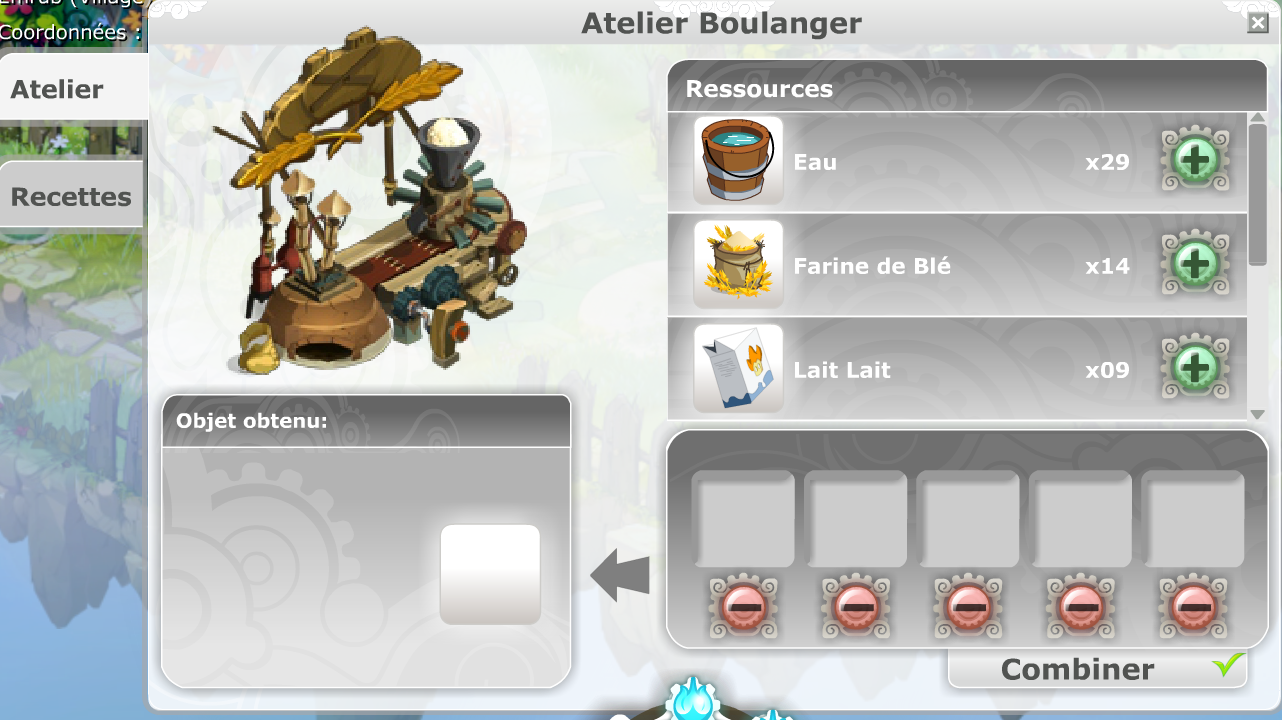Add Lait Lait with its plus button

pos(1195,369)
